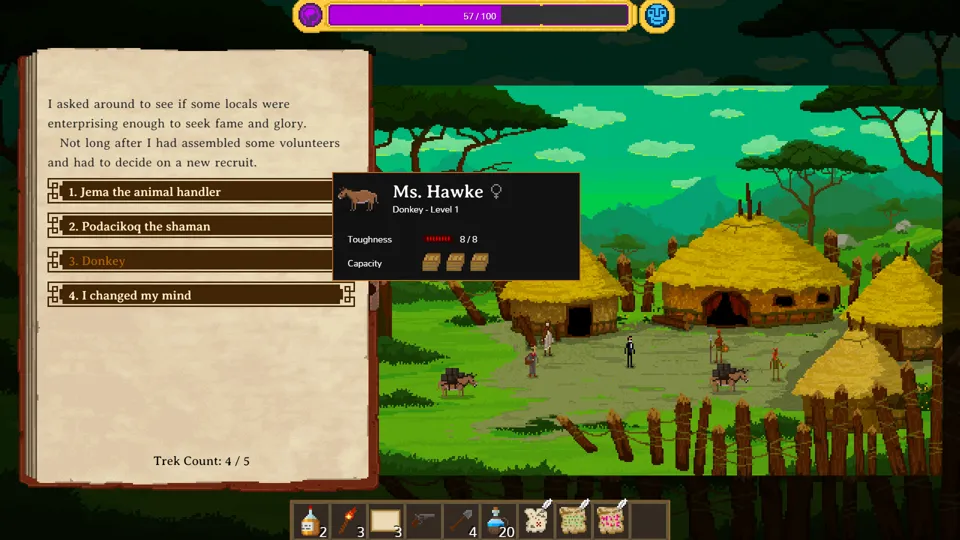Click the blue face mask icon
The height and width of the screenshot is (540, 960).
[657, 15]
